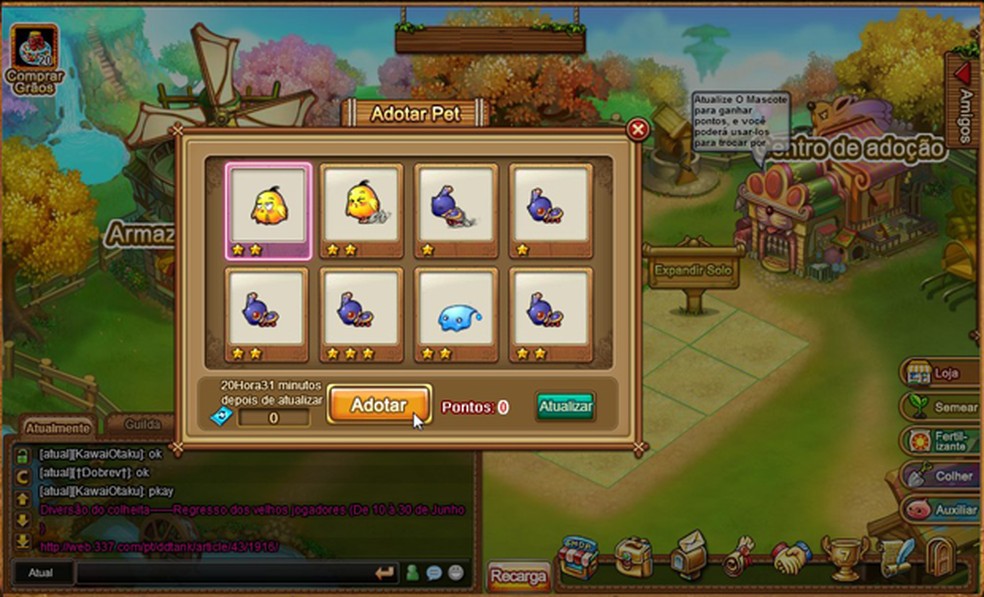984x597 pixels.
Task: Select the Fertilizante action
Action: coord(938,441)
